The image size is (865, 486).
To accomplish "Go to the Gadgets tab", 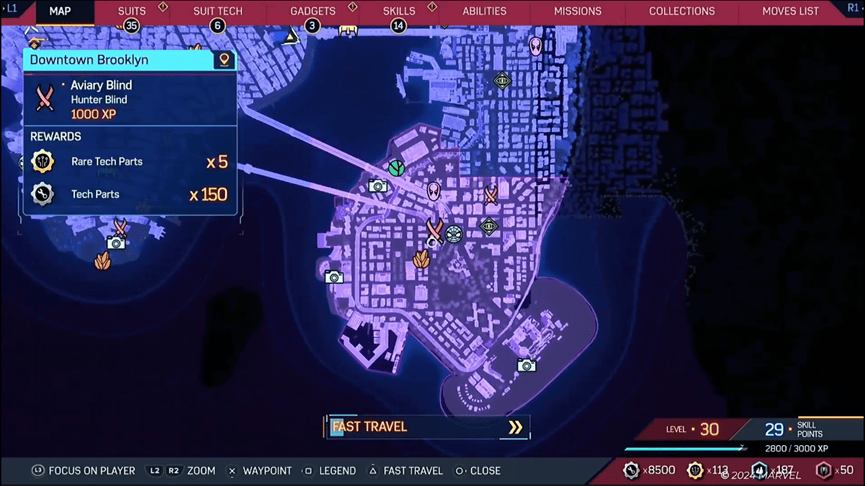I will click(312, 11).
